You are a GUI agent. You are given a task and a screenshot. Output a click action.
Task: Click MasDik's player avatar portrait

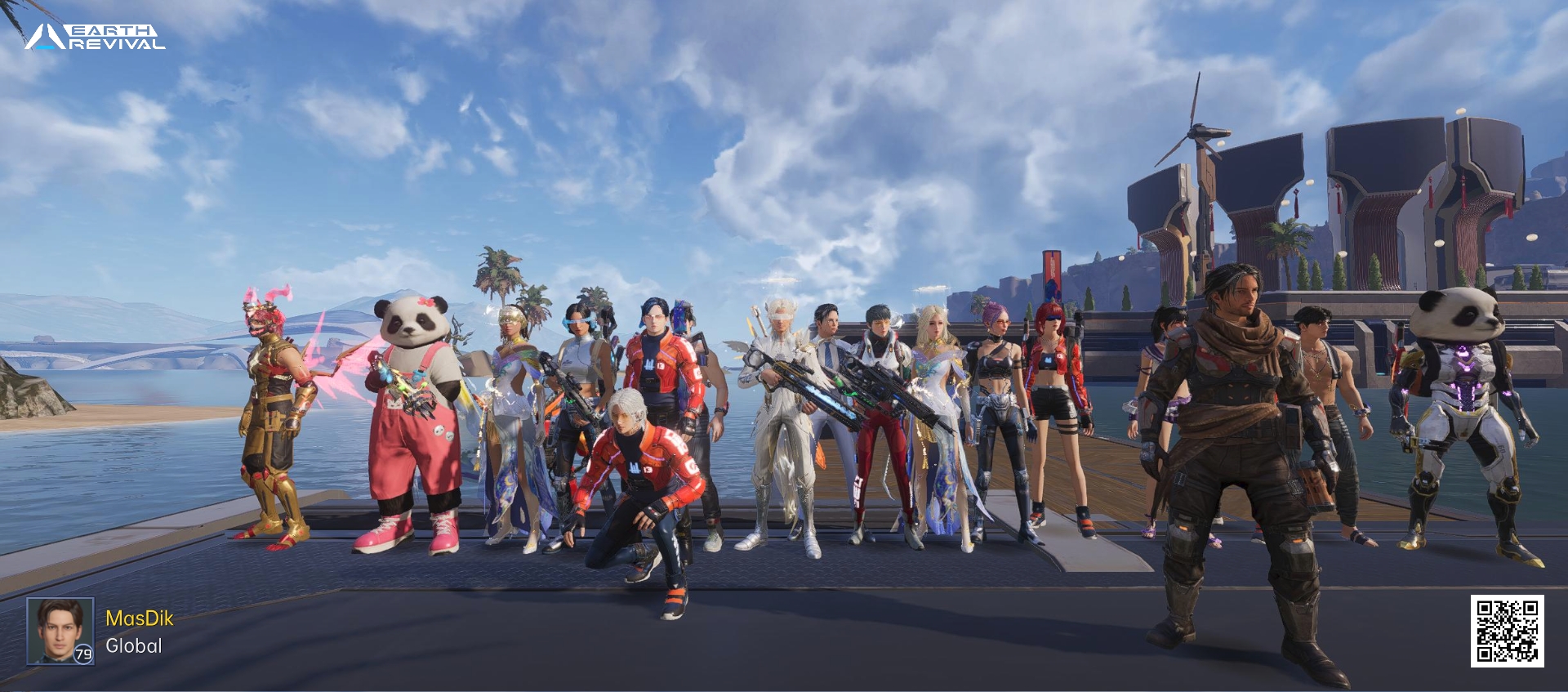tap(60, 630)
